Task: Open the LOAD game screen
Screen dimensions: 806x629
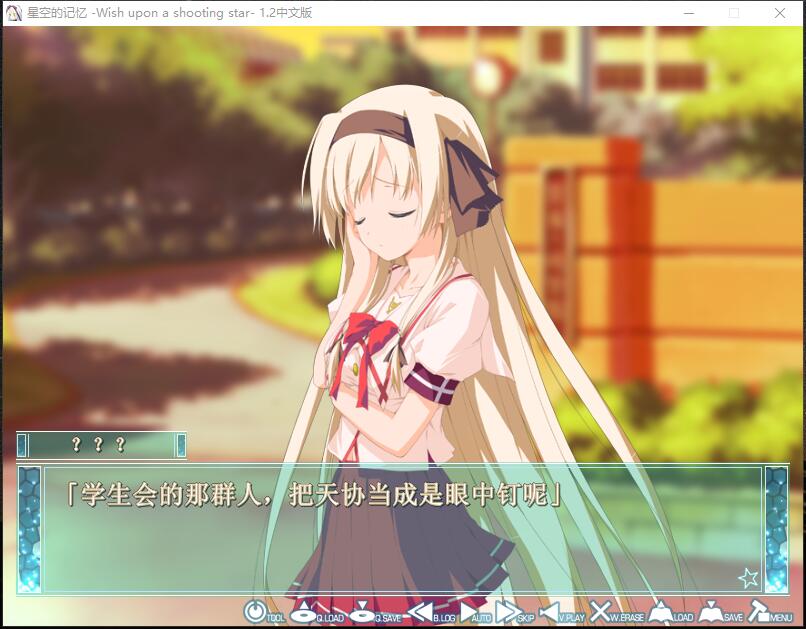Action: click(x=660, y=610)
